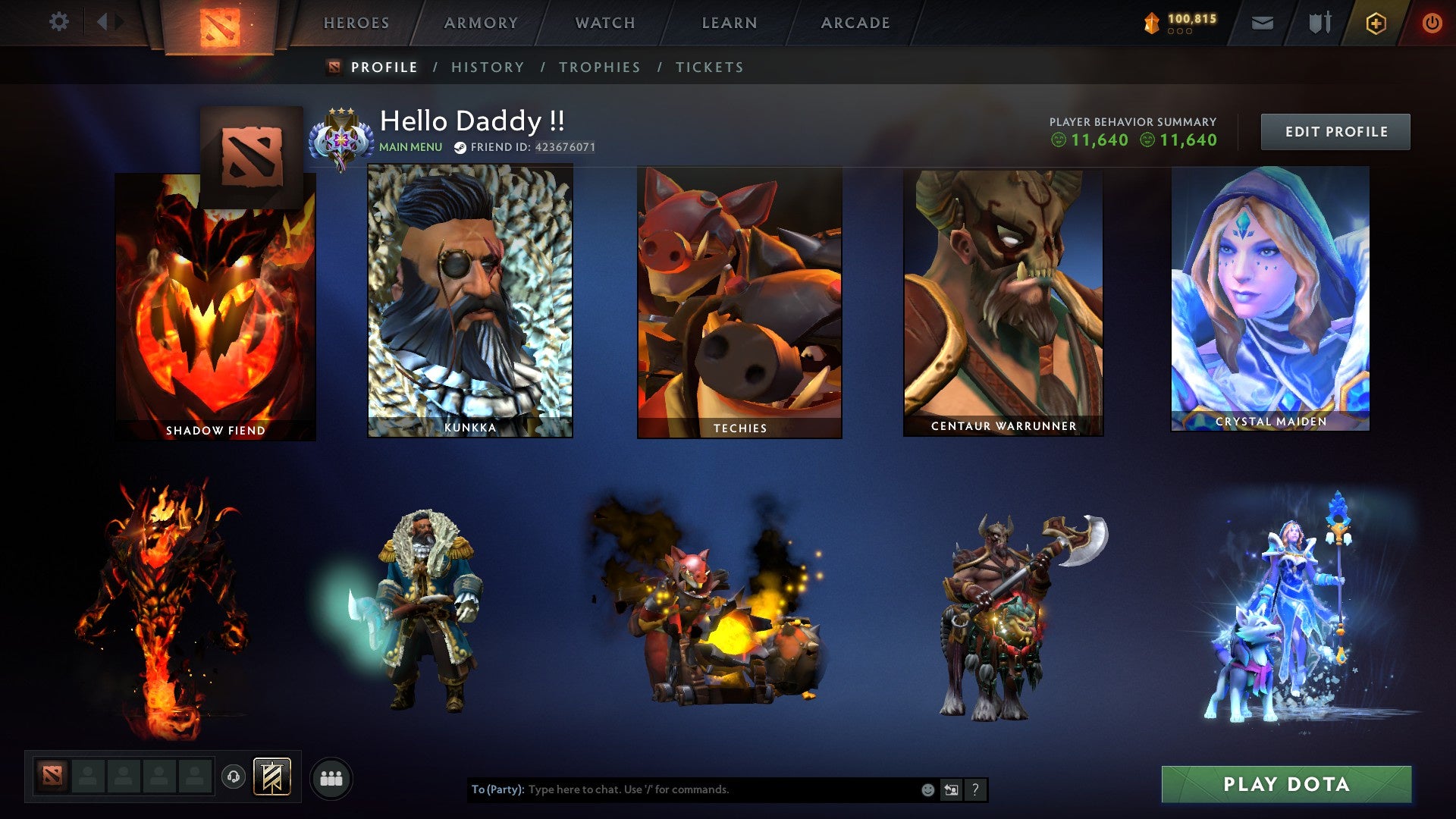Open the battle pass plus hexagon icon

1378,23
